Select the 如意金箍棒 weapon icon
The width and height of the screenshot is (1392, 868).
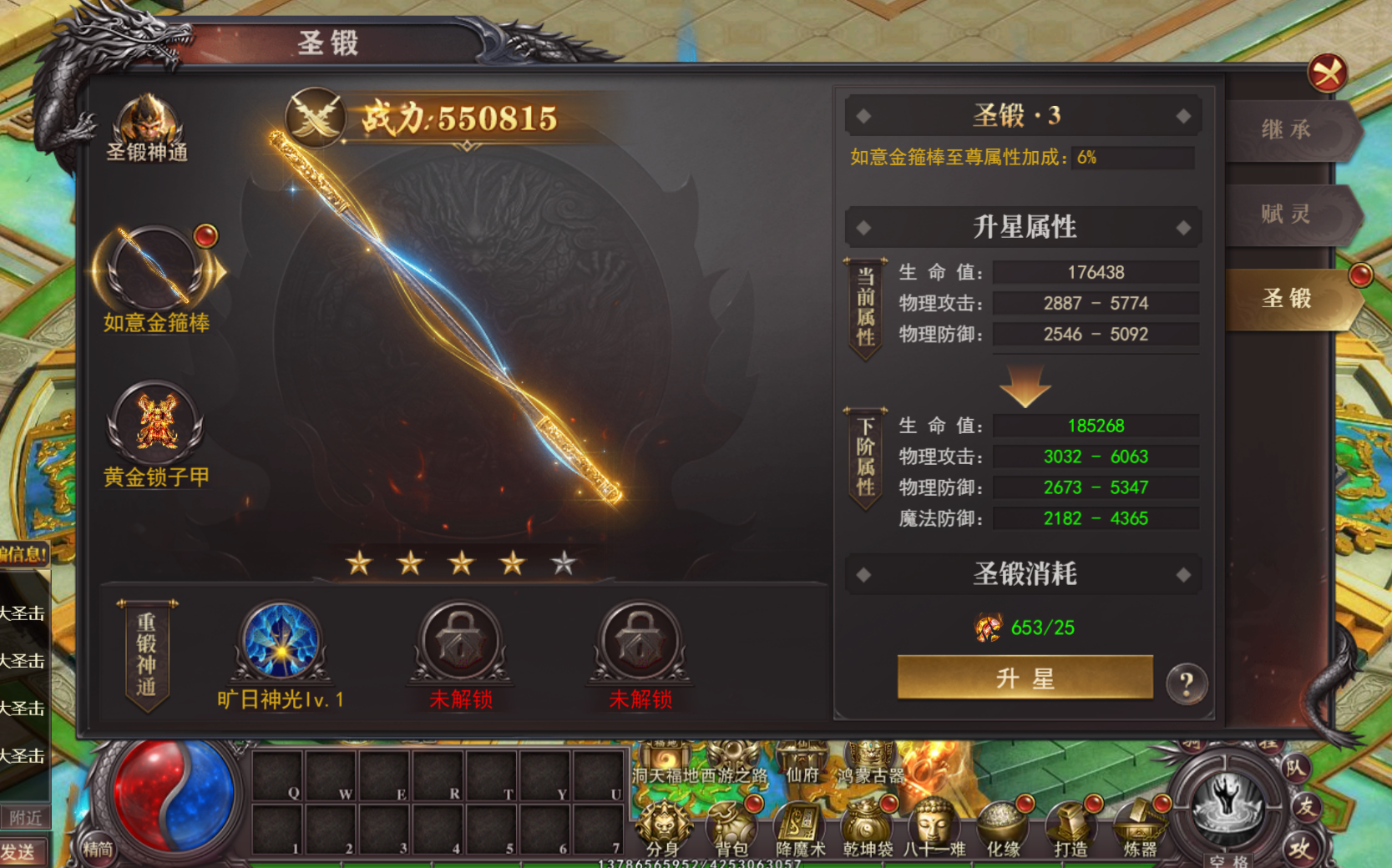coord(155,270)
